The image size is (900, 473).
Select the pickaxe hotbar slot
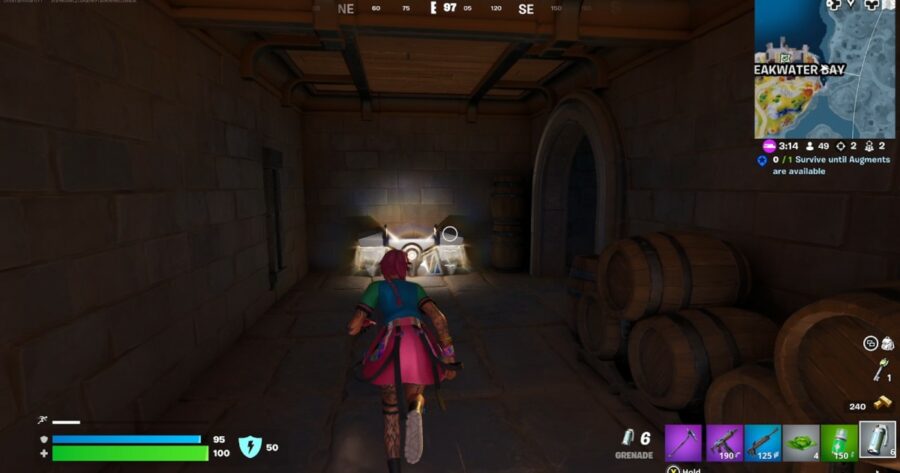tap(685, 442)
